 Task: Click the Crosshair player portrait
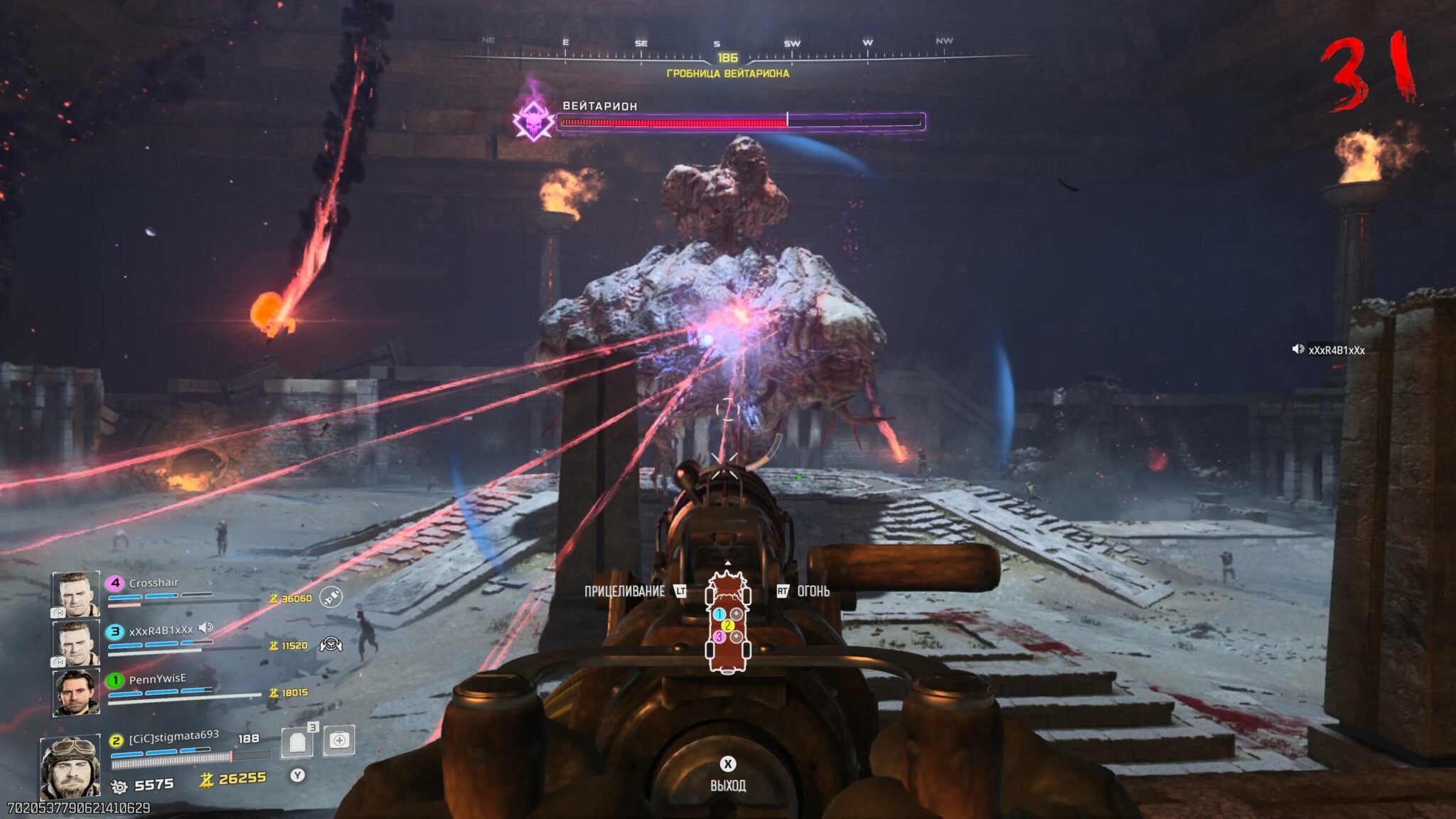pyautogui.click(x=75, y=594)
